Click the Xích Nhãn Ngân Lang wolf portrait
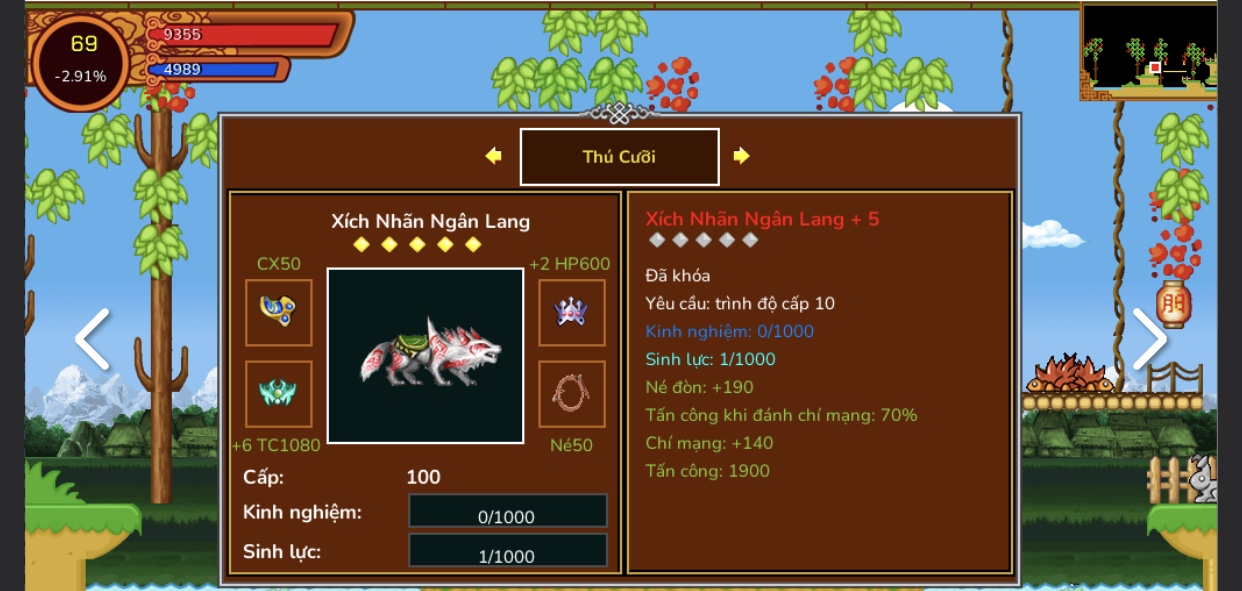The width and height of the screenshot is (1242, 591). click(x=425, y=355)
